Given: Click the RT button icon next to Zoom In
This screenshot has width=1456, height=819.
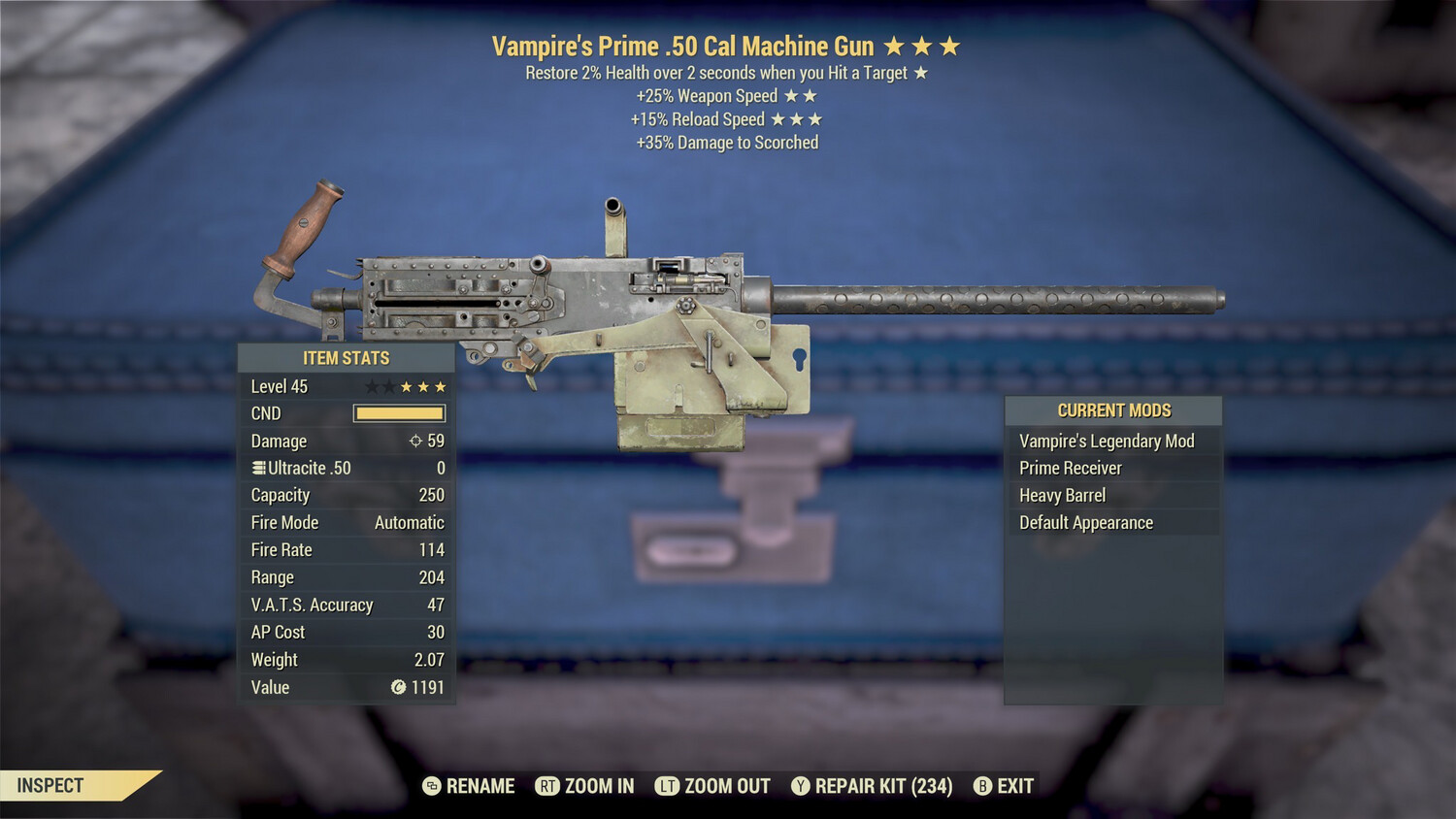Looking at the screenshot, I should (546, 786).
